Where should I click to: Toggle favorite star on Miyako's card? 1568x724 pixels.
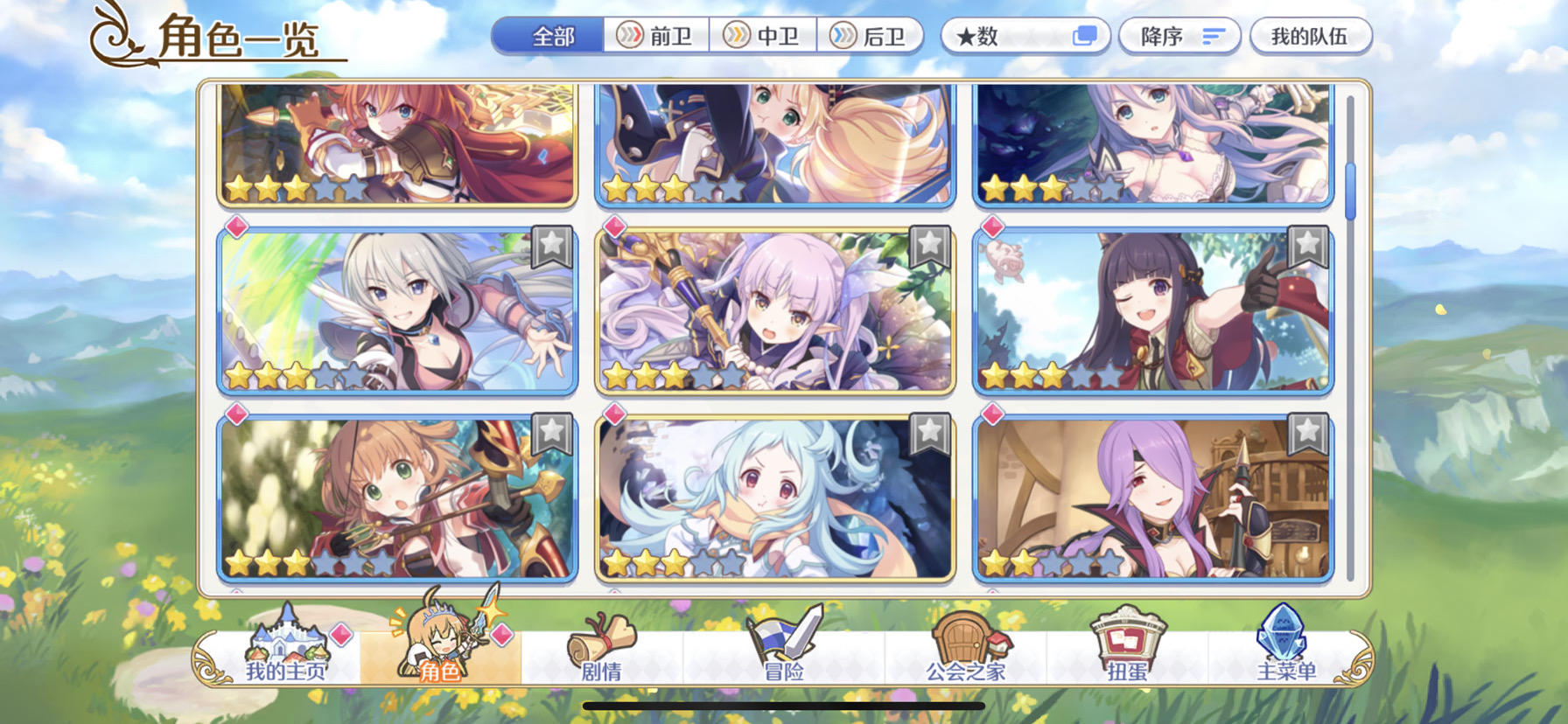click(x=930, y=430)
